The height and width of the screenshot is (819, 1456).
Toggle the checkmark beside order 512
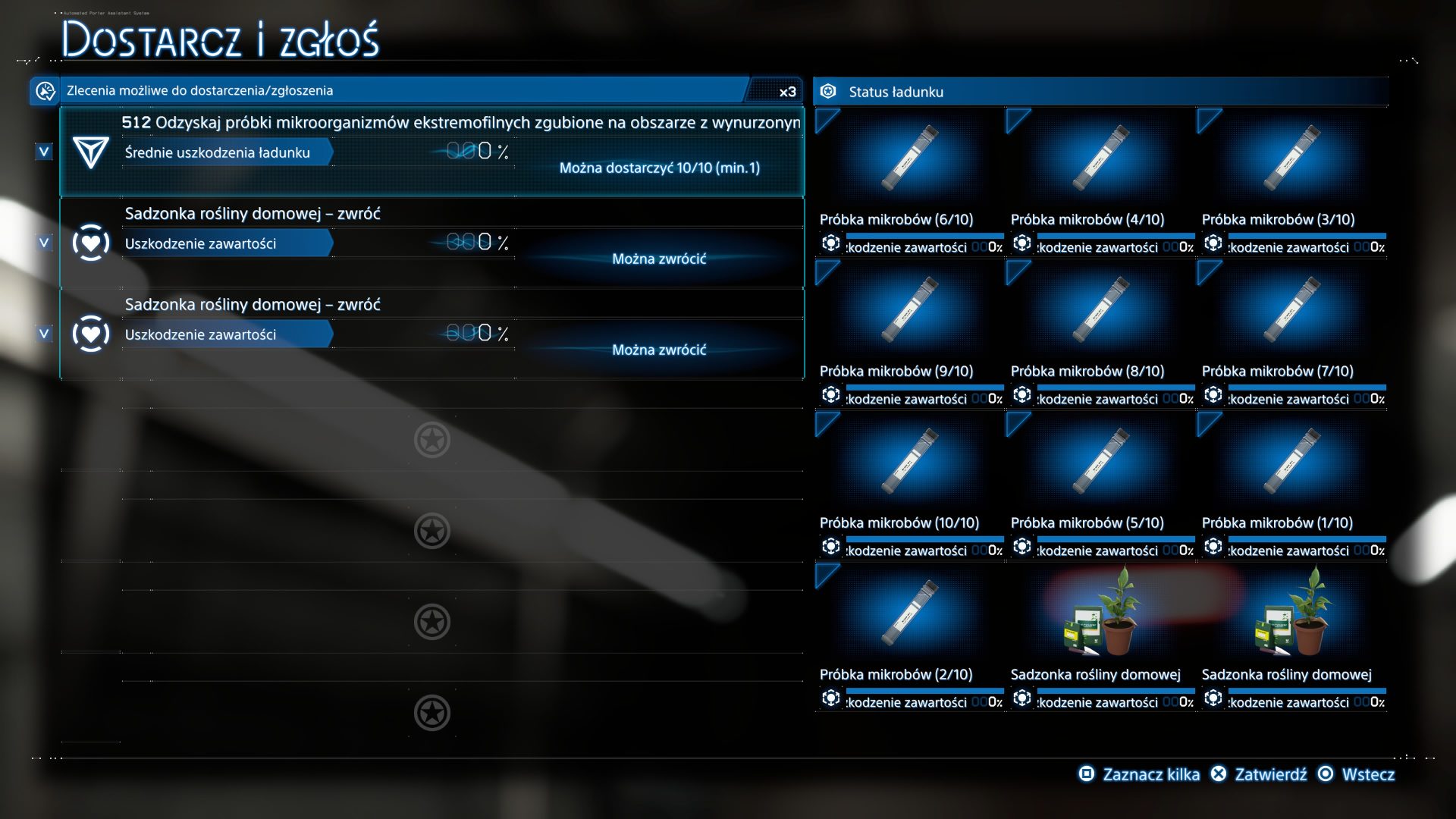(44, 152)
